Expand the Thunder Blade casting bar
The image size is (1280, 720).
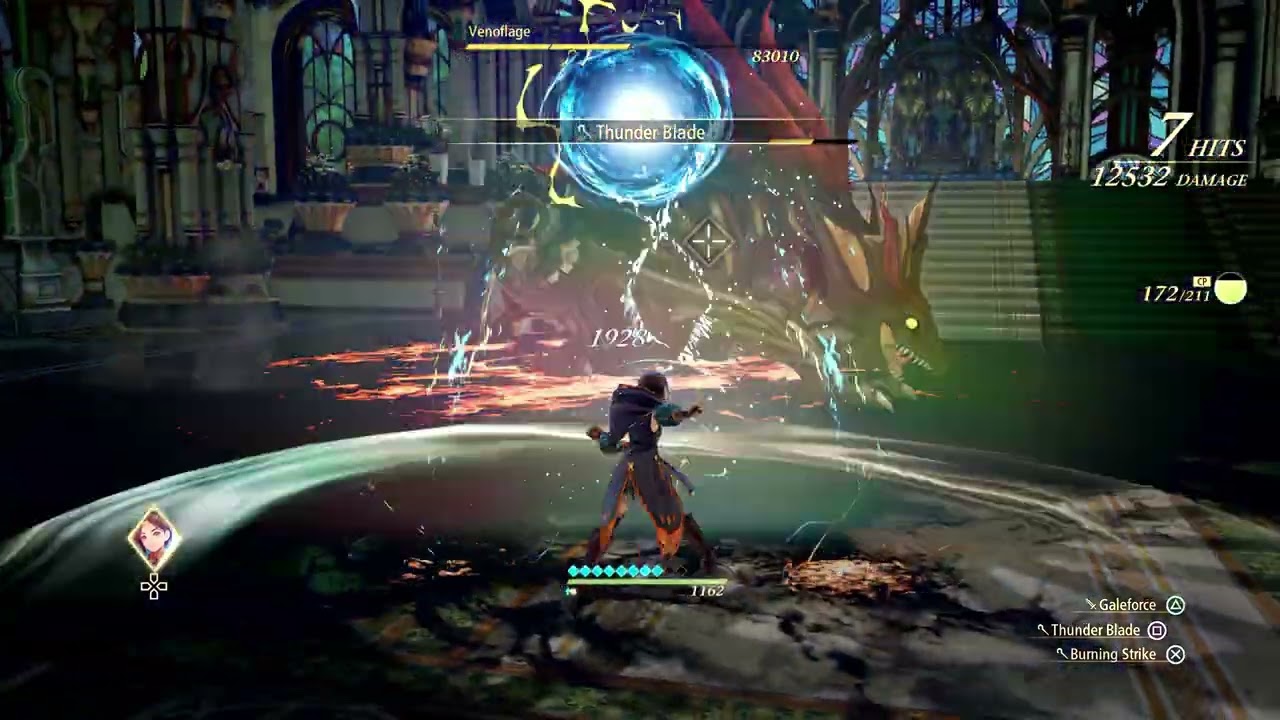click(650, 132)
